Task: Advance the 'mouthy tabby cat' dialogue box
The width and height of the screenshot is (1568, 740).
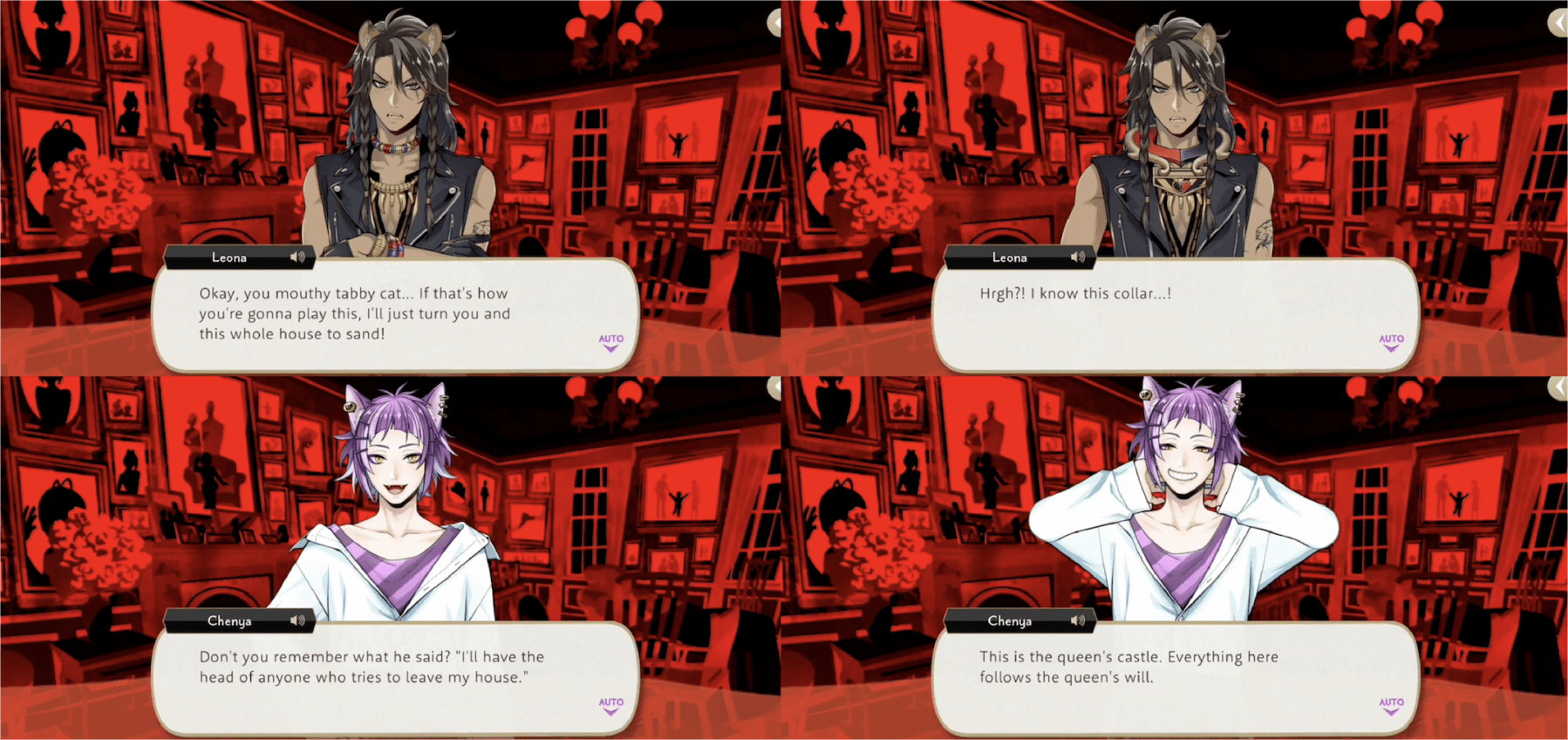Action: 392,314
